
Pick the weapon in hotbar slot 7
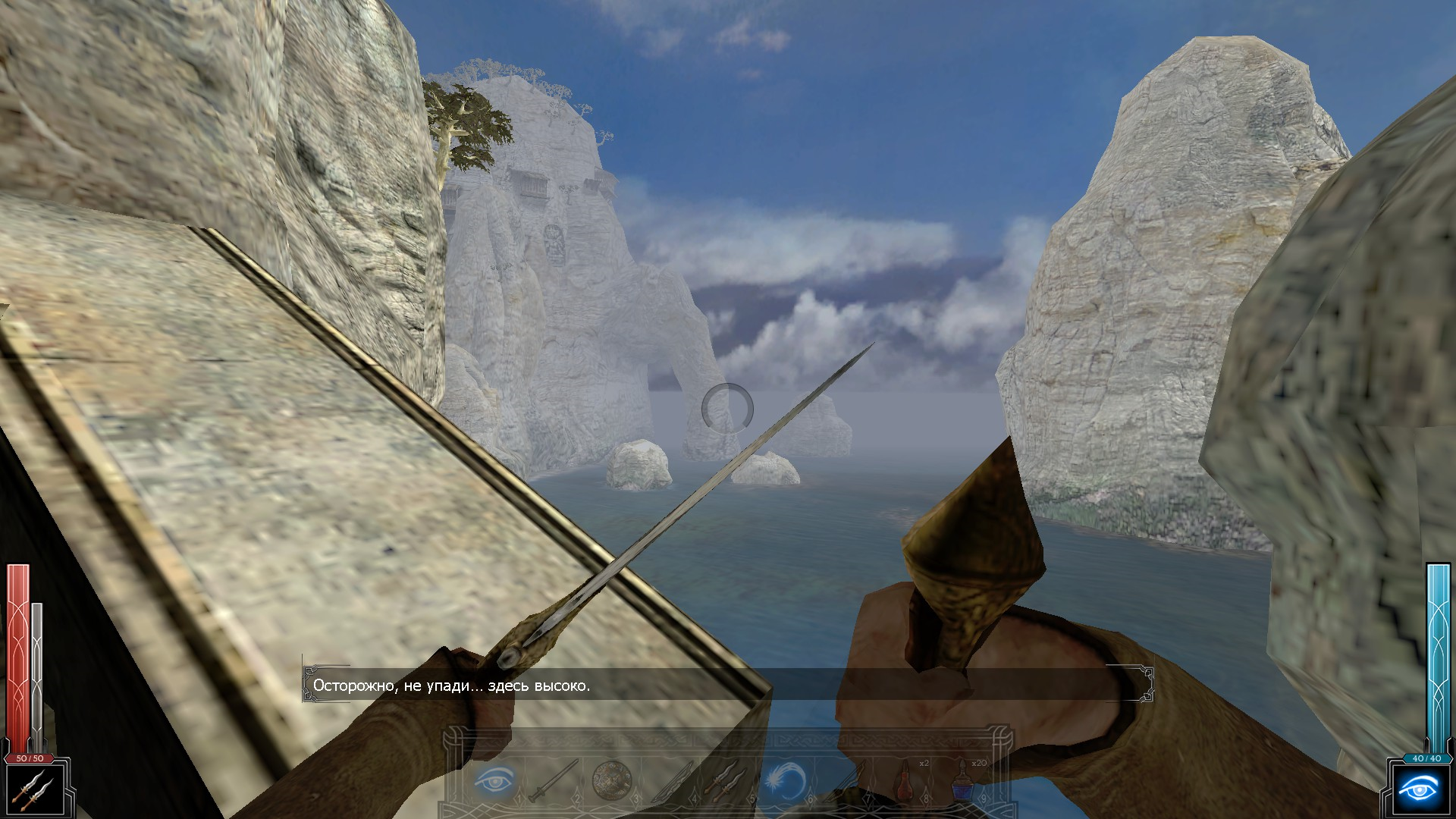[x=843, y=780]
